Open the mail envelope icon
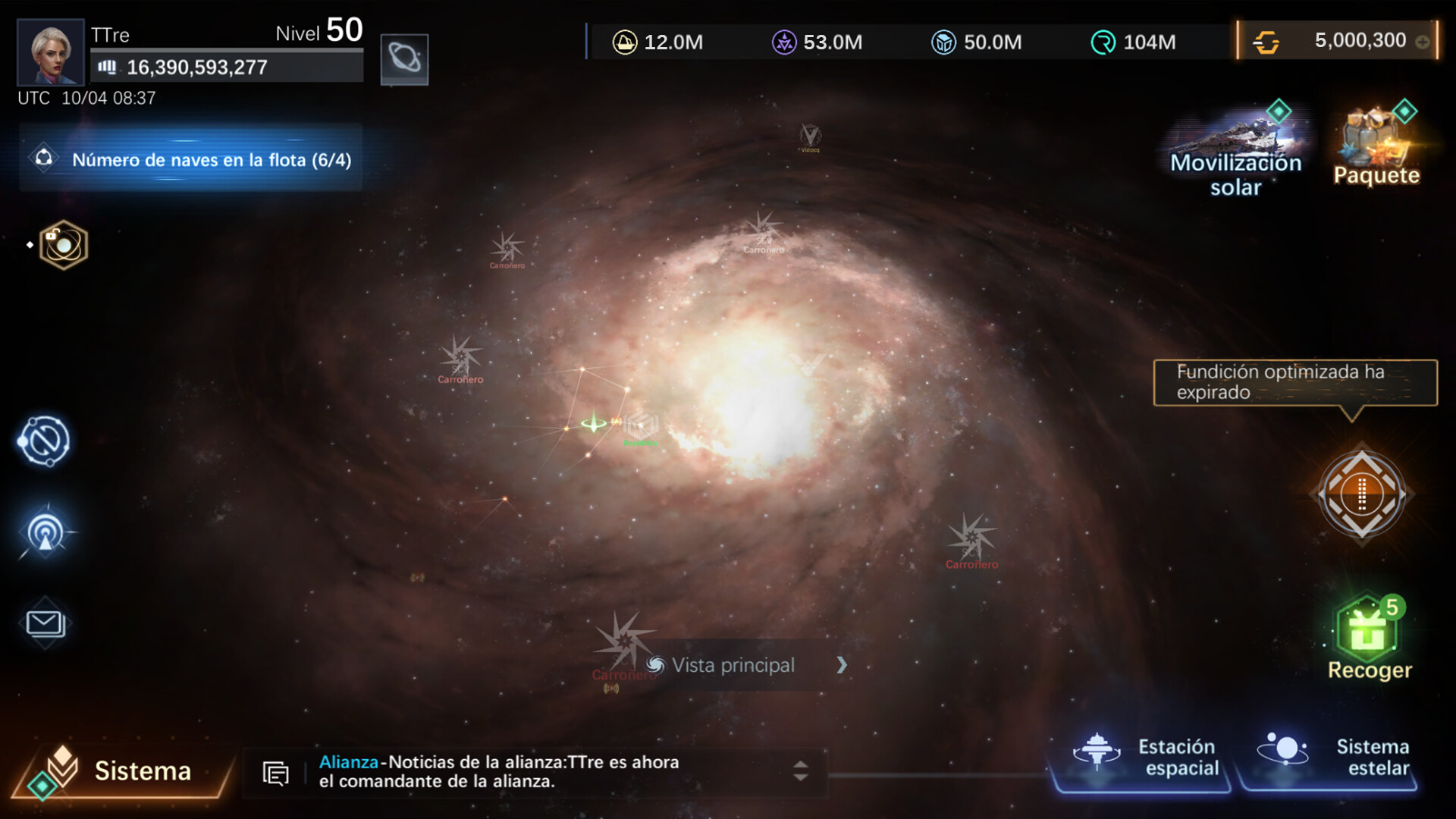Image resolution: width=1456 pixels, height=819 pixels. 45,623
